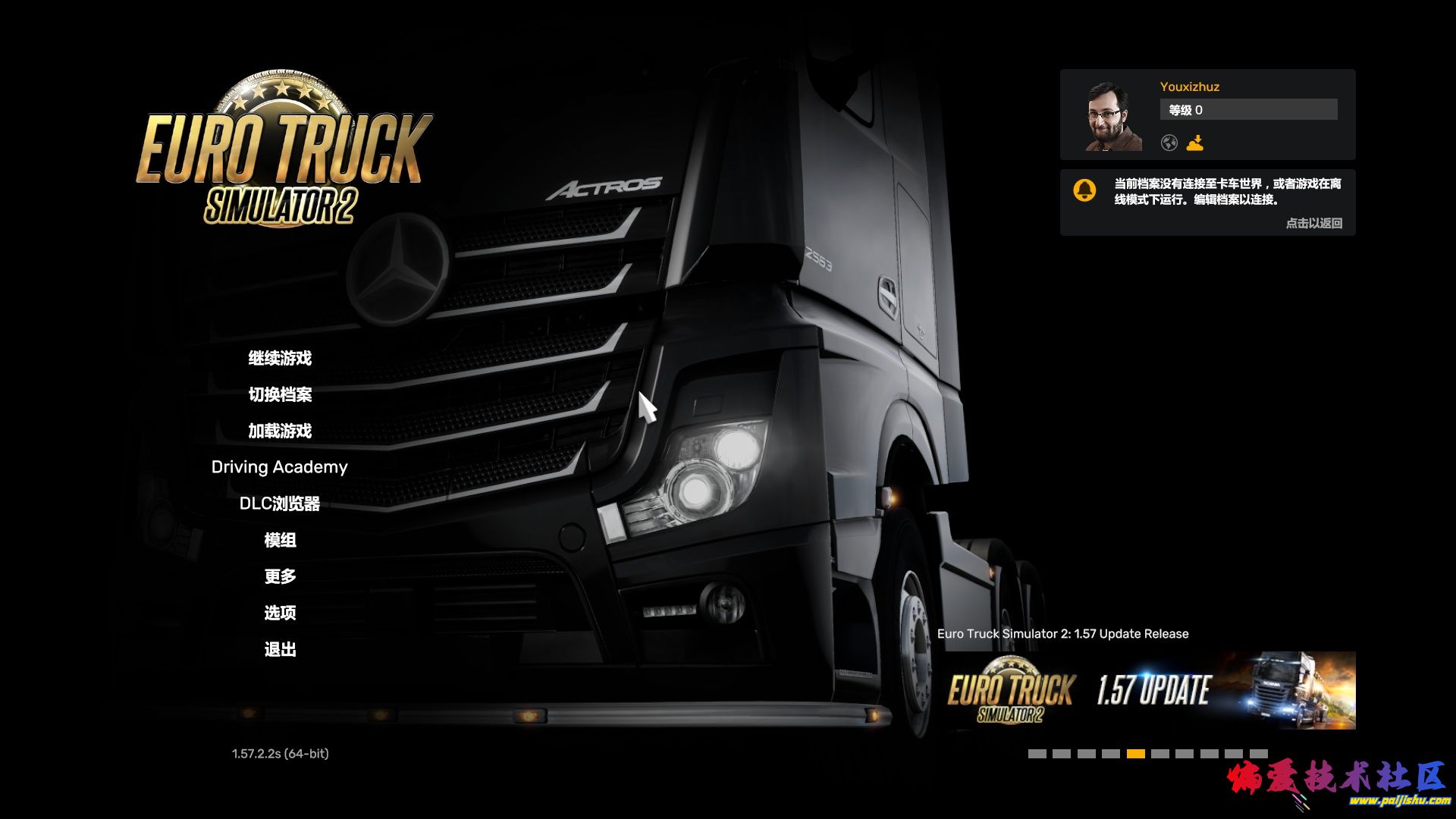1456x819 pixels.
Task: Open the 模组 mods manager
Action: click(280, 540)
